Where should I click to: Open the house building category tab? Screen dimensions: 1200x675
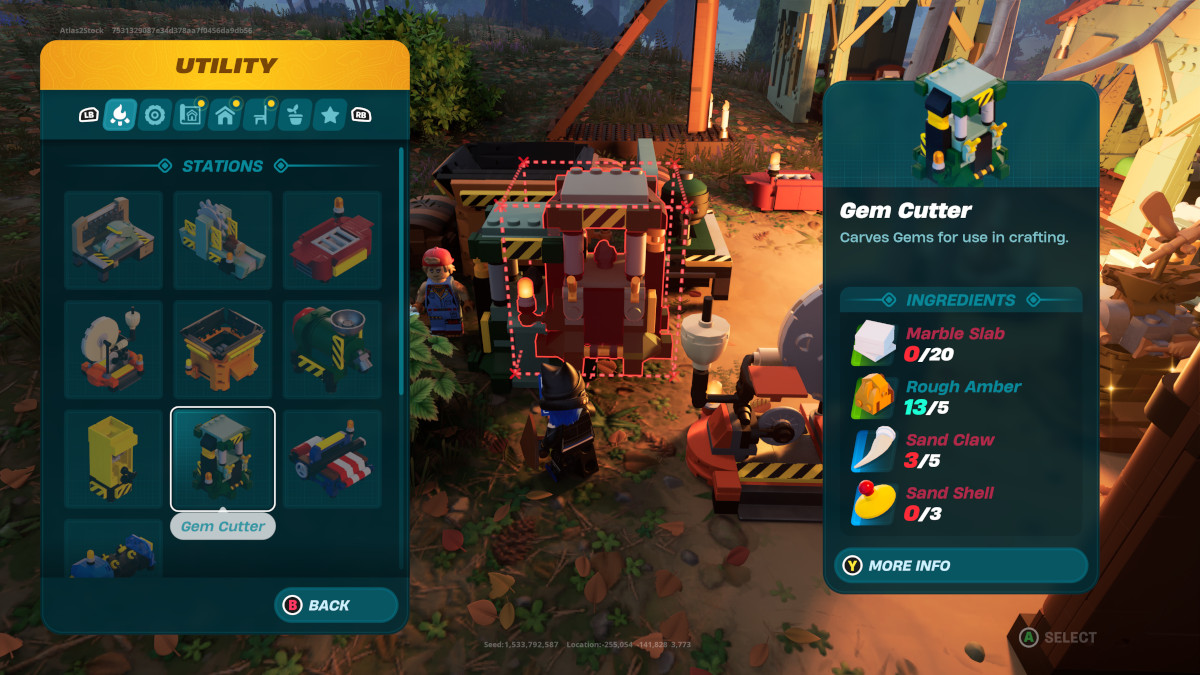pos(225,115)
